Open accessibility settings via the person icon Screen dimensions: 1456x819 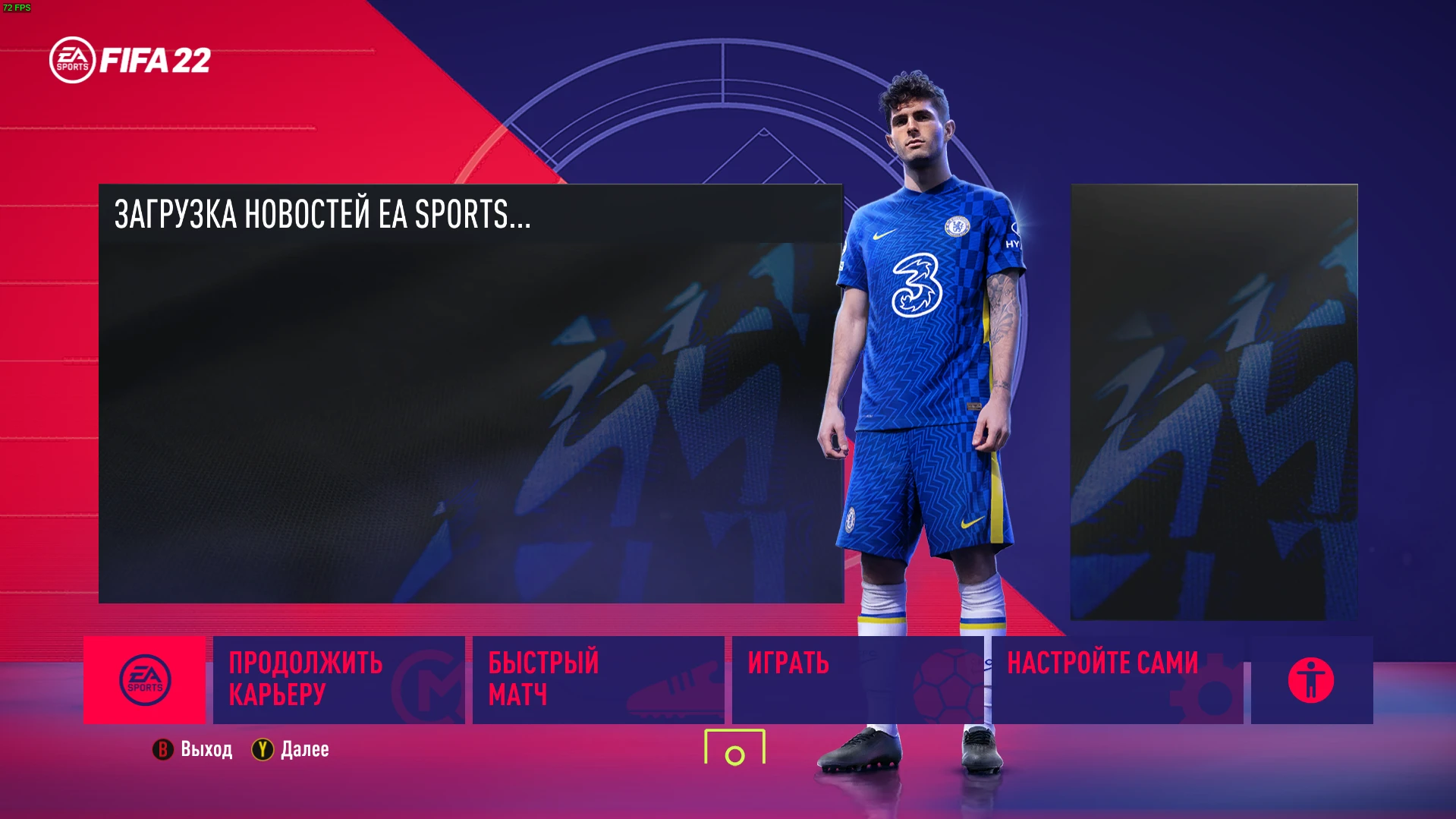(1310, 681)
